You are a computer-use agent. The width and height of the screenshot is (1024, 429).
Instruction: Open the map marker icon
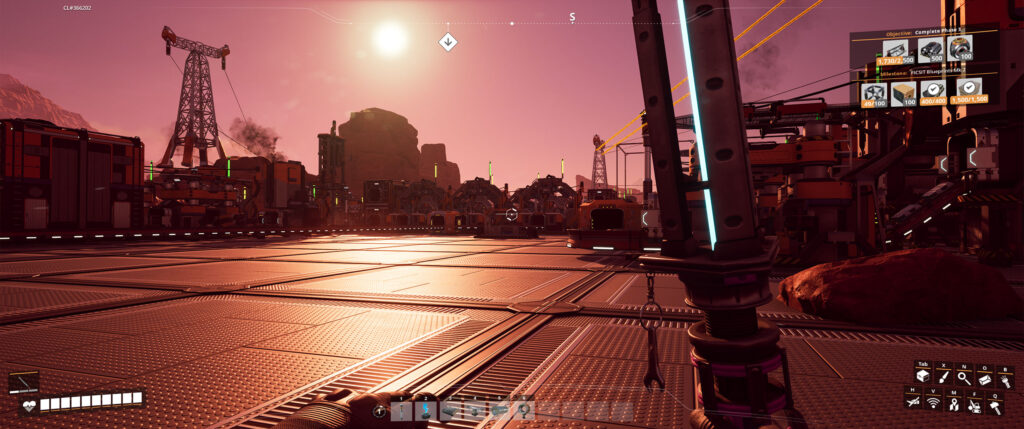(x=954, y=402)
